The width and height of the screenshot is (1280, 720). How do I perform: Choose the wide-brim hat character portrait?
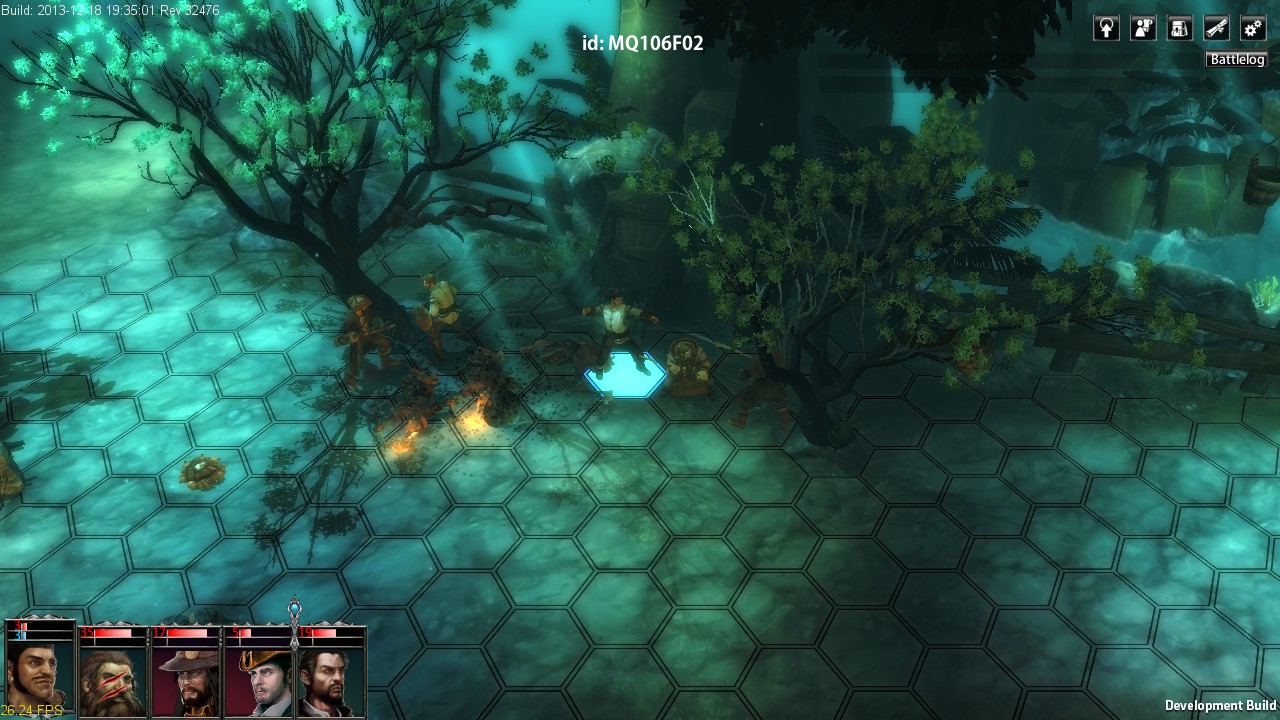coord(186,680)
